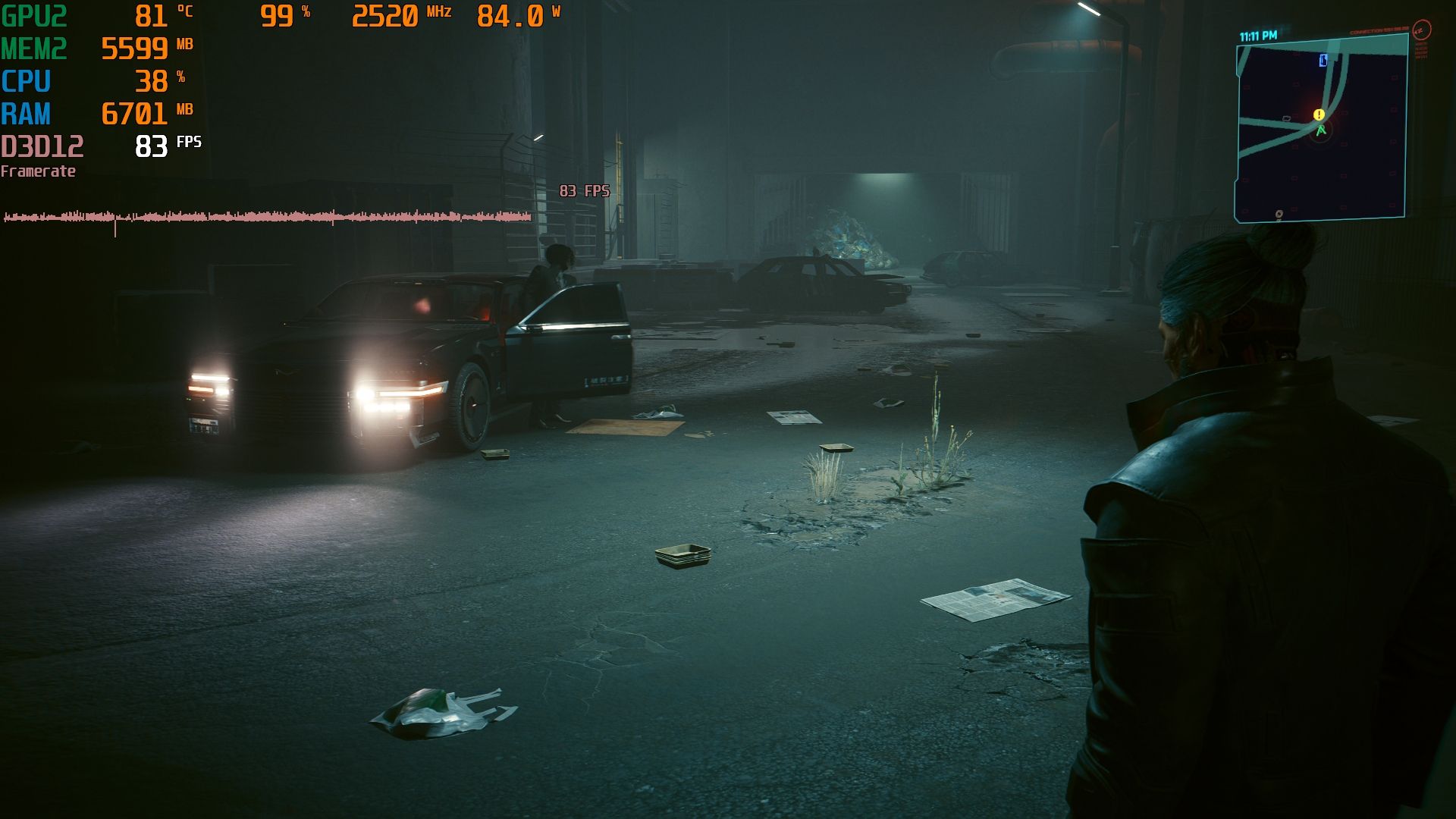Click the blue marker icon on the minimap
Viewport: 1456px width, 819px height.
(1323, 60)
